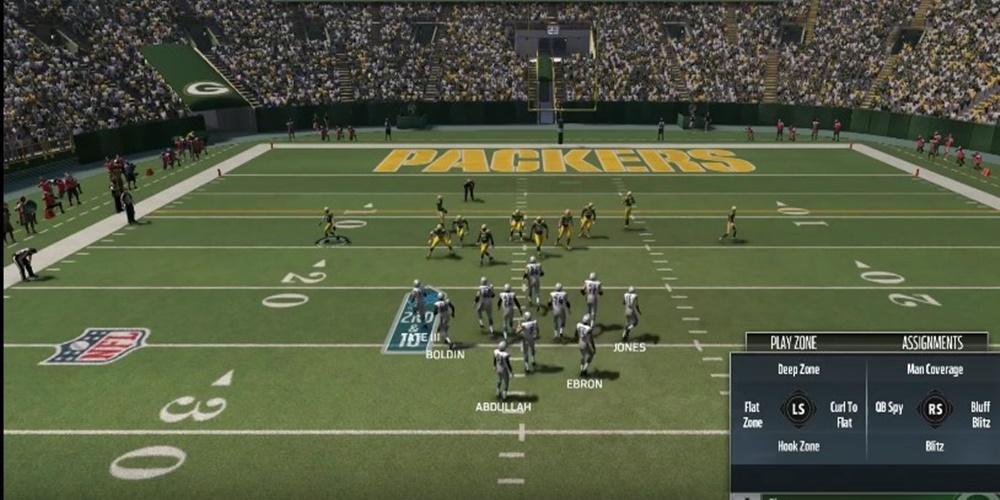
Task: Choose Man Coverage assignment
Action: tap(934, 370)
